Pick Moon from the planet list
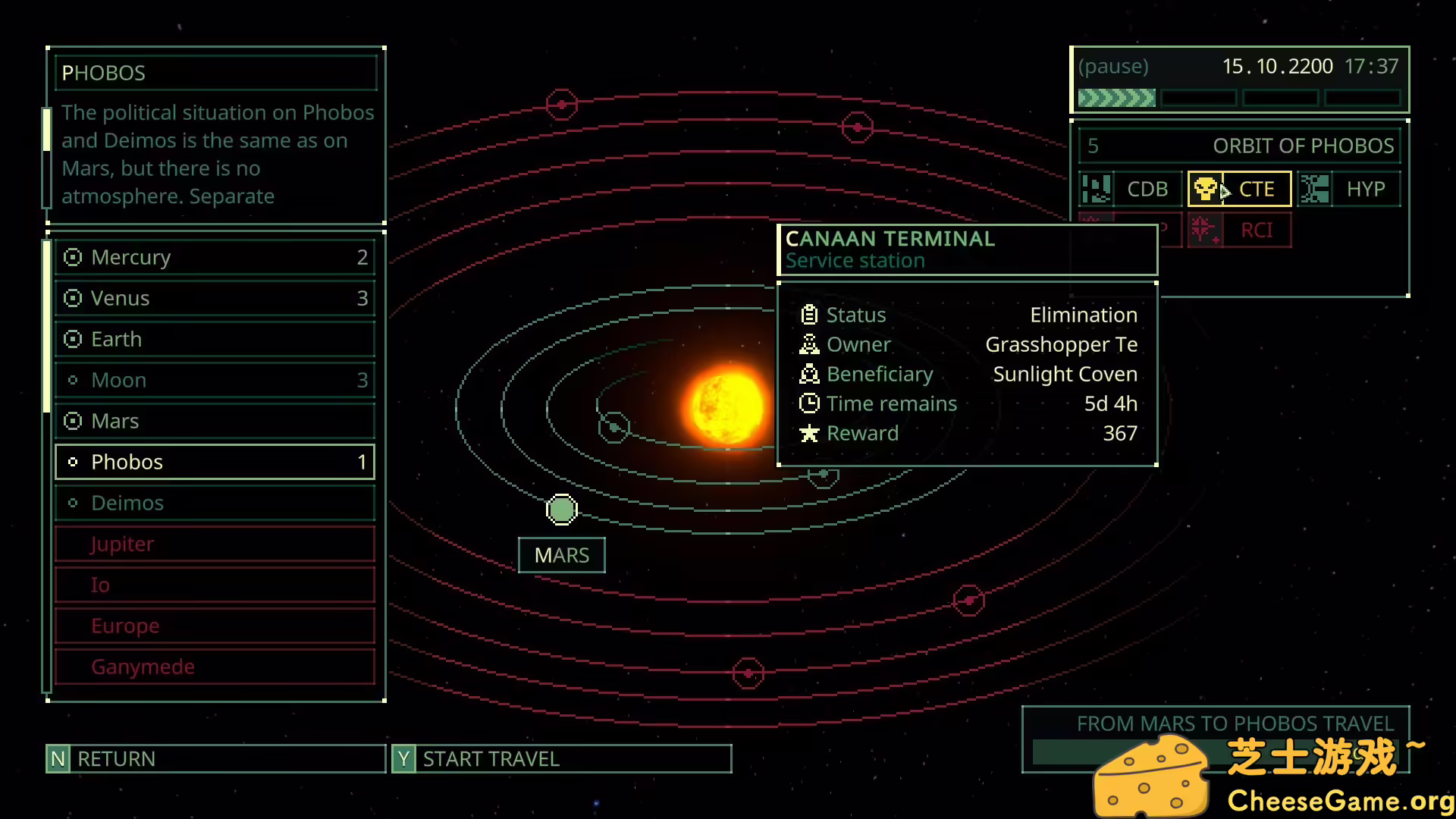This screenshot has width=1456, height=819. pos(215,381)
